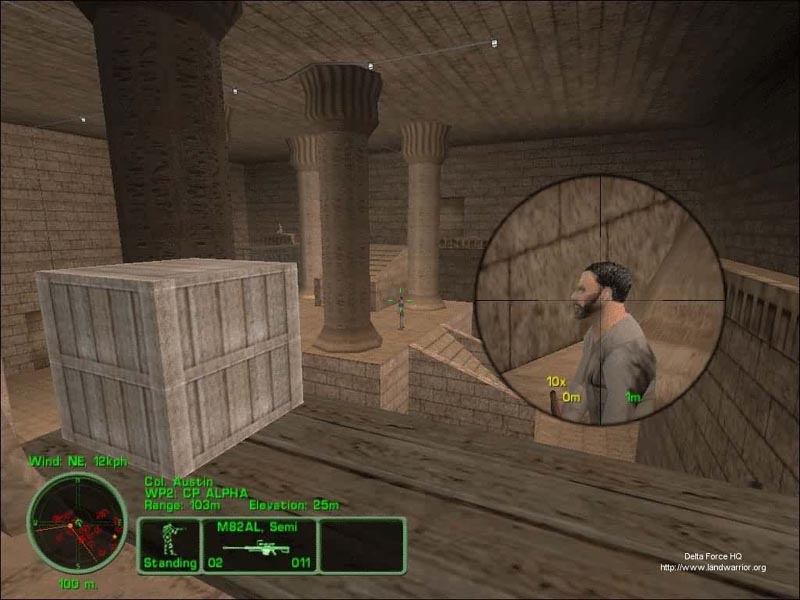Click the 10x sniper scope inset
This screenshot has width=800, height=600.
[599, 300]
